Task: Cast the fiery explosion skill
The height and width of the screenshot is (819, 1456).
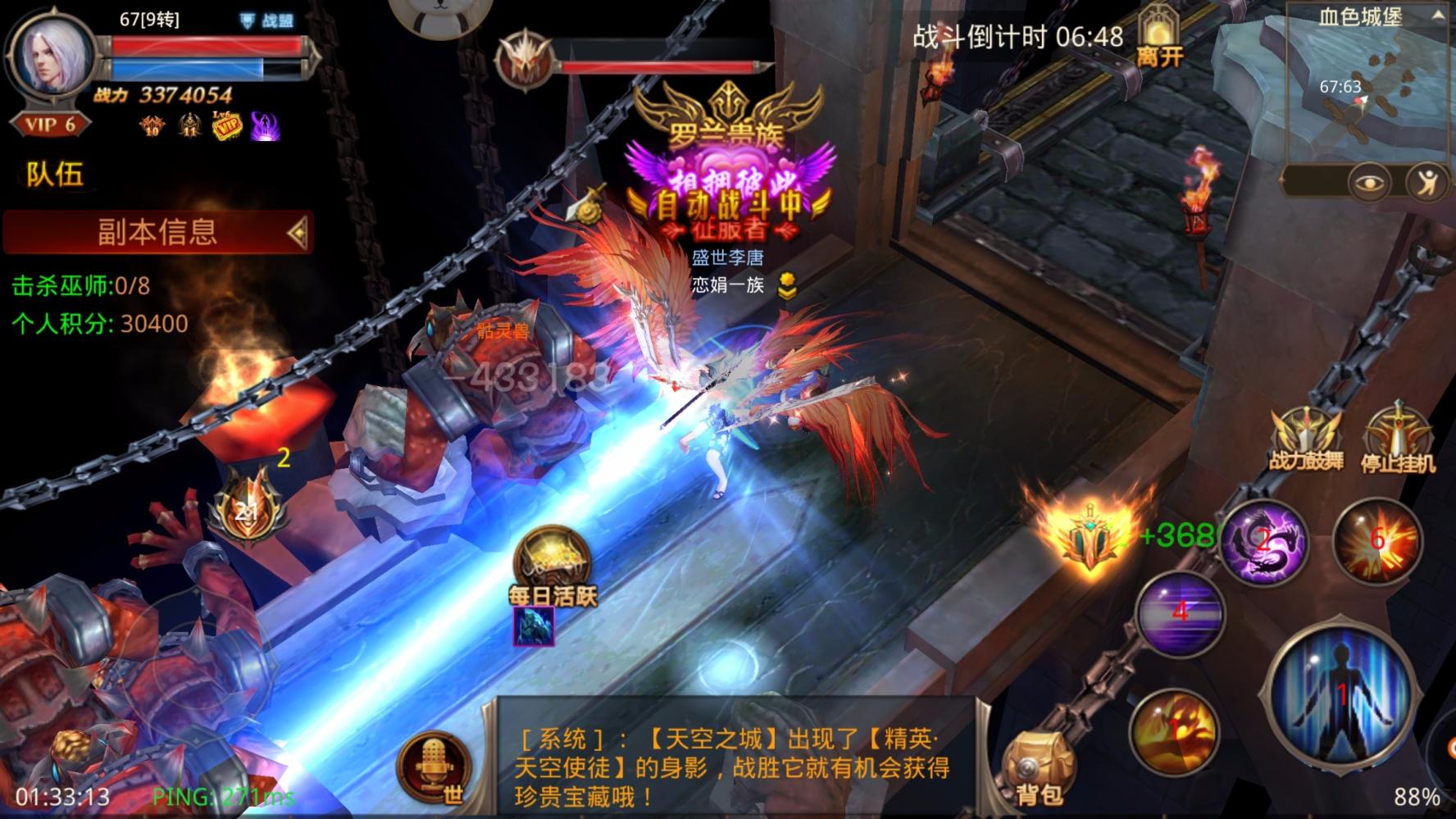Action: point(1377,539)
